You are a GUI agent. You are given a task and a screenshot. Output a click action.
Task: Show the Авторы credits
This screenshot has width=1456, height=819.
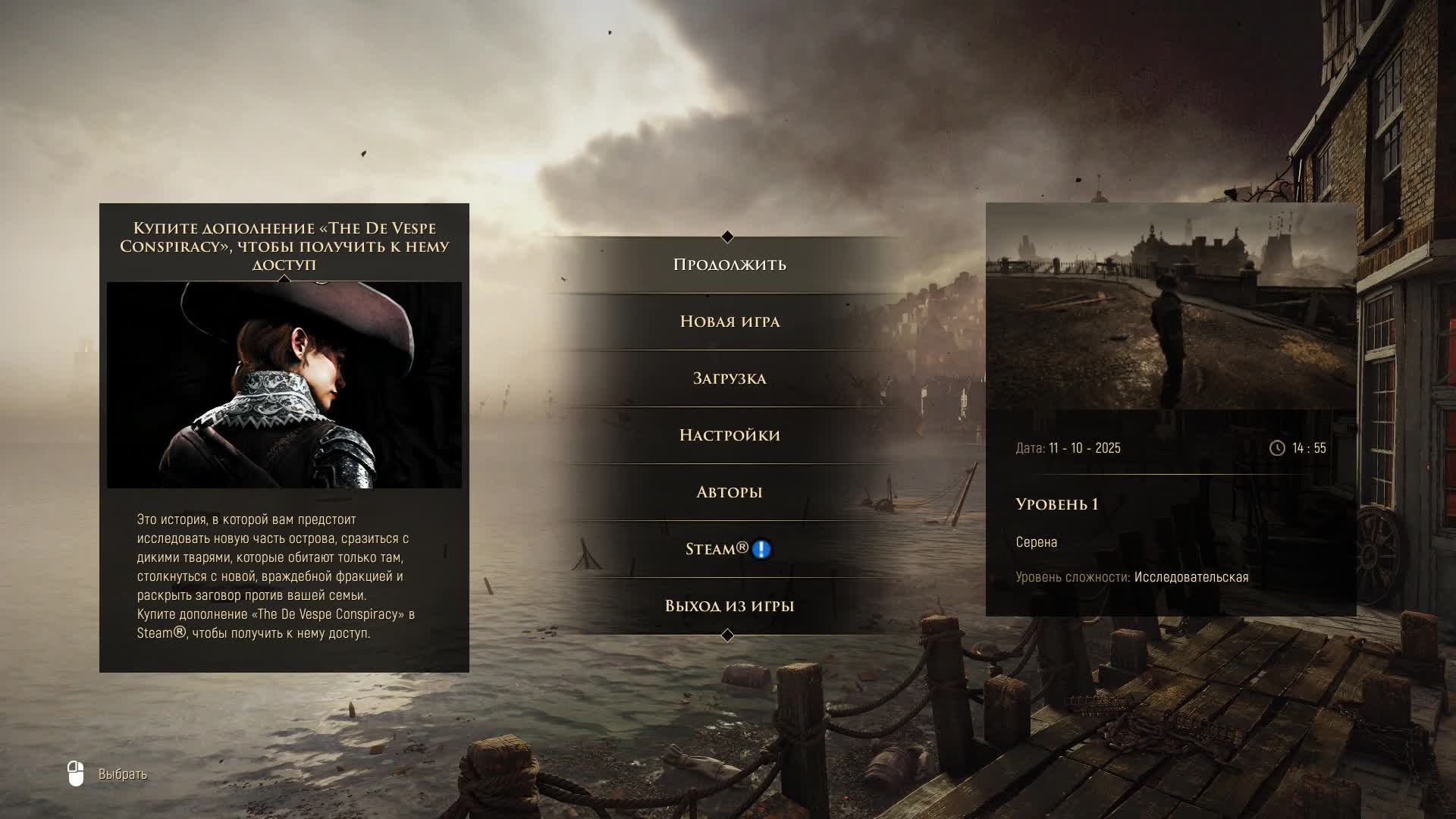729,492
